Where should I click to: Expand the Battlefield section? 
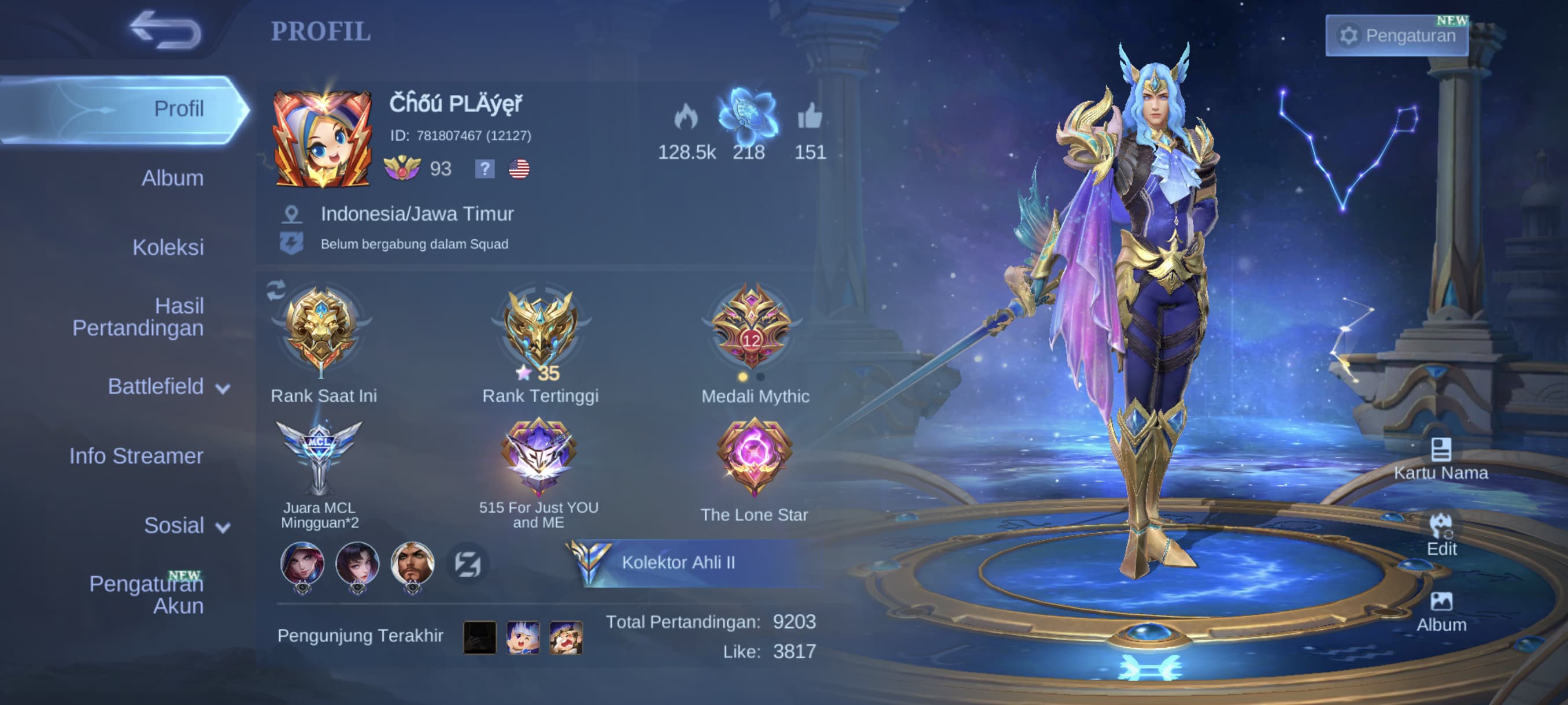pyautogui.click(x=168, y=387)
